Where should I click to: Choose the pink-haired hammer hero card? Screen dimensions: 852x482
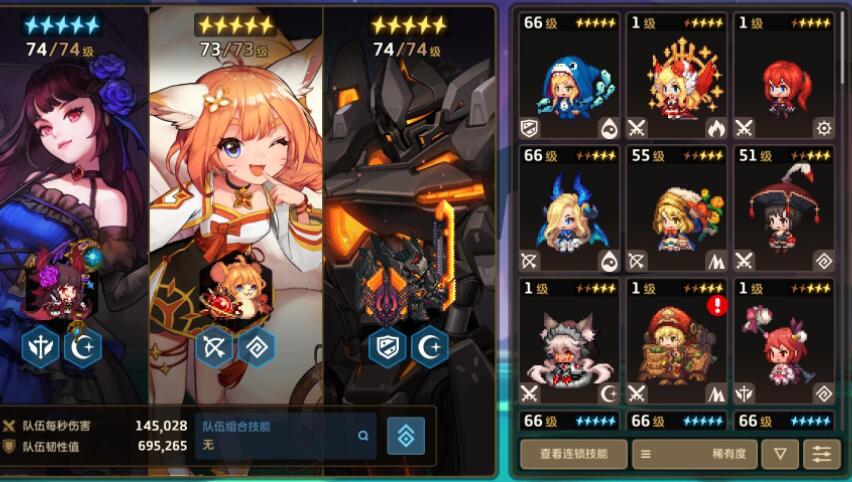point(783,341)
